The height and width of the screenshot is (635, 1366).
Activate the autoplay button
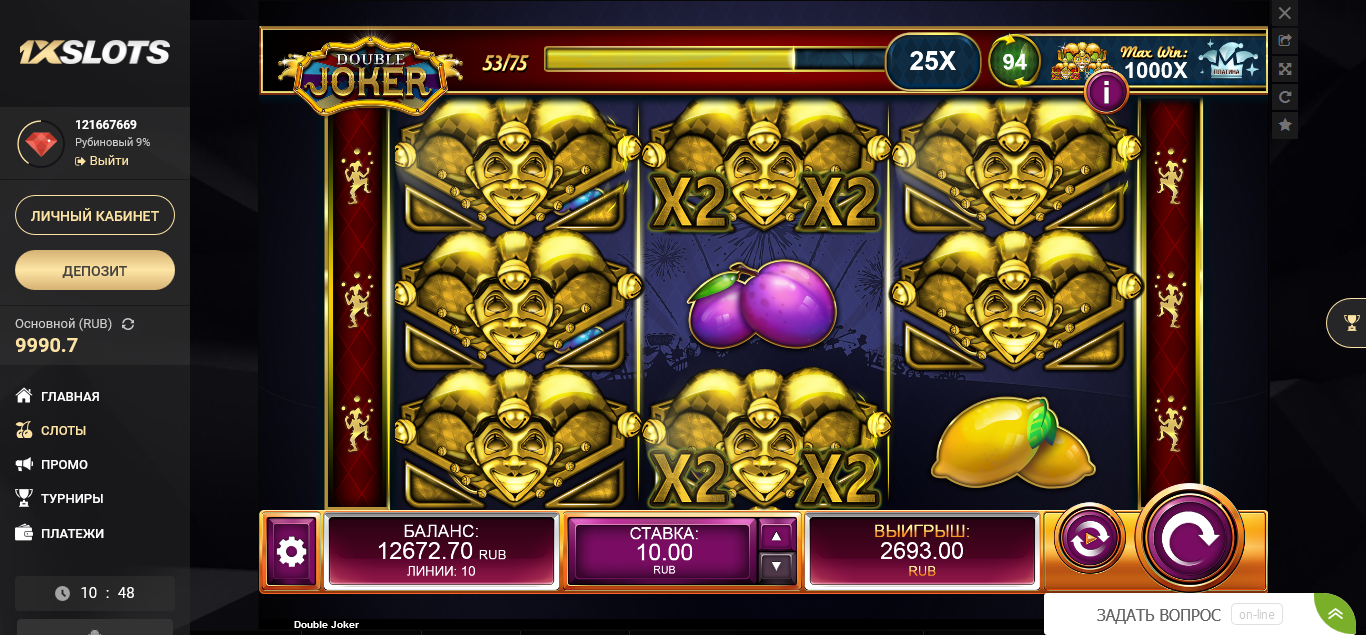(x=1089, y=539)
